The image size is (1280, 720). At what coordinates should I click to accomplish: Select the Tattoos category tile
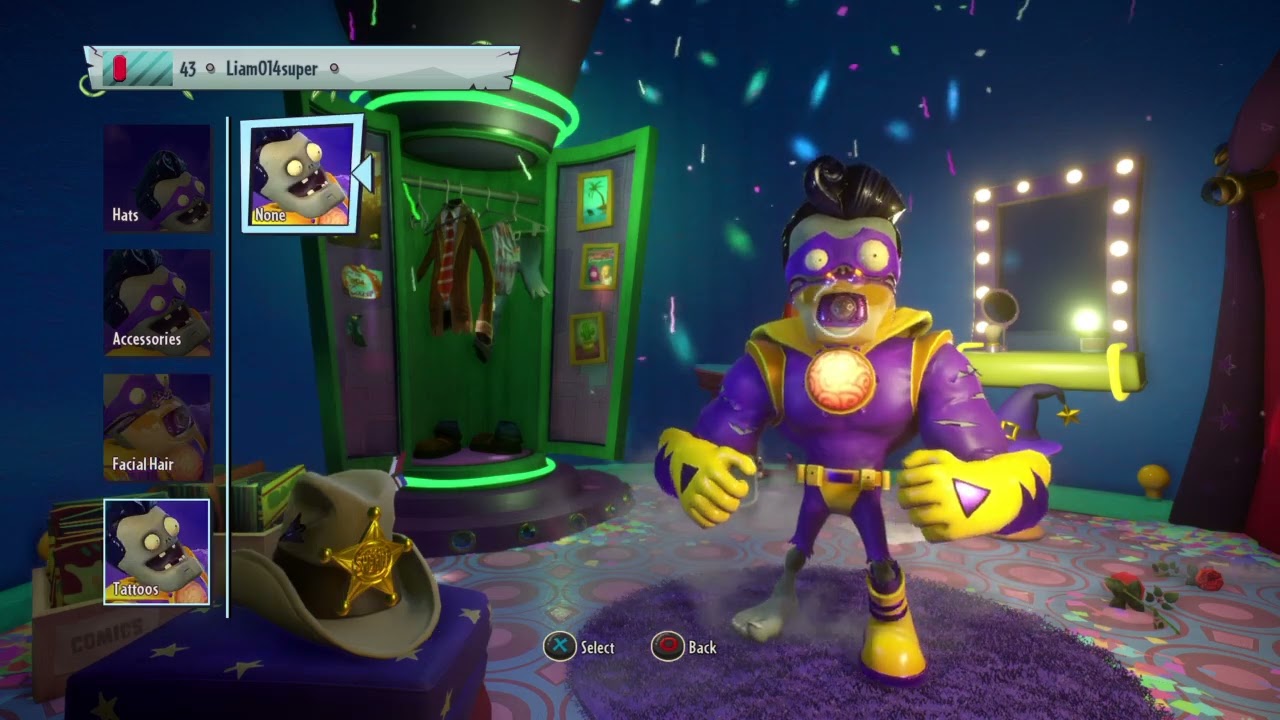coord(157,552)
